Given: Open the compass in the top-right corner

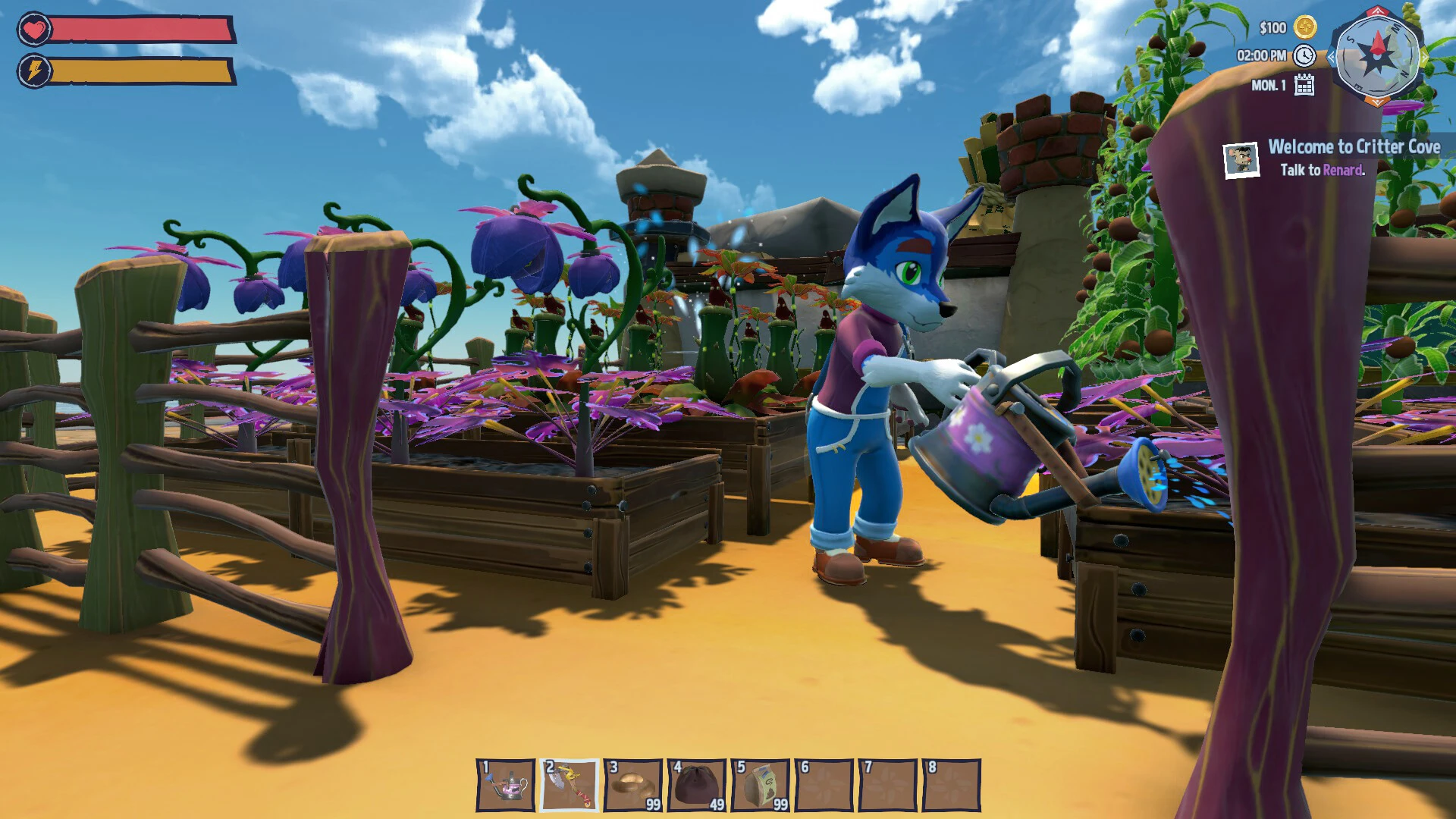Looking at the screenshot, I should click(x=1378, y=55).
